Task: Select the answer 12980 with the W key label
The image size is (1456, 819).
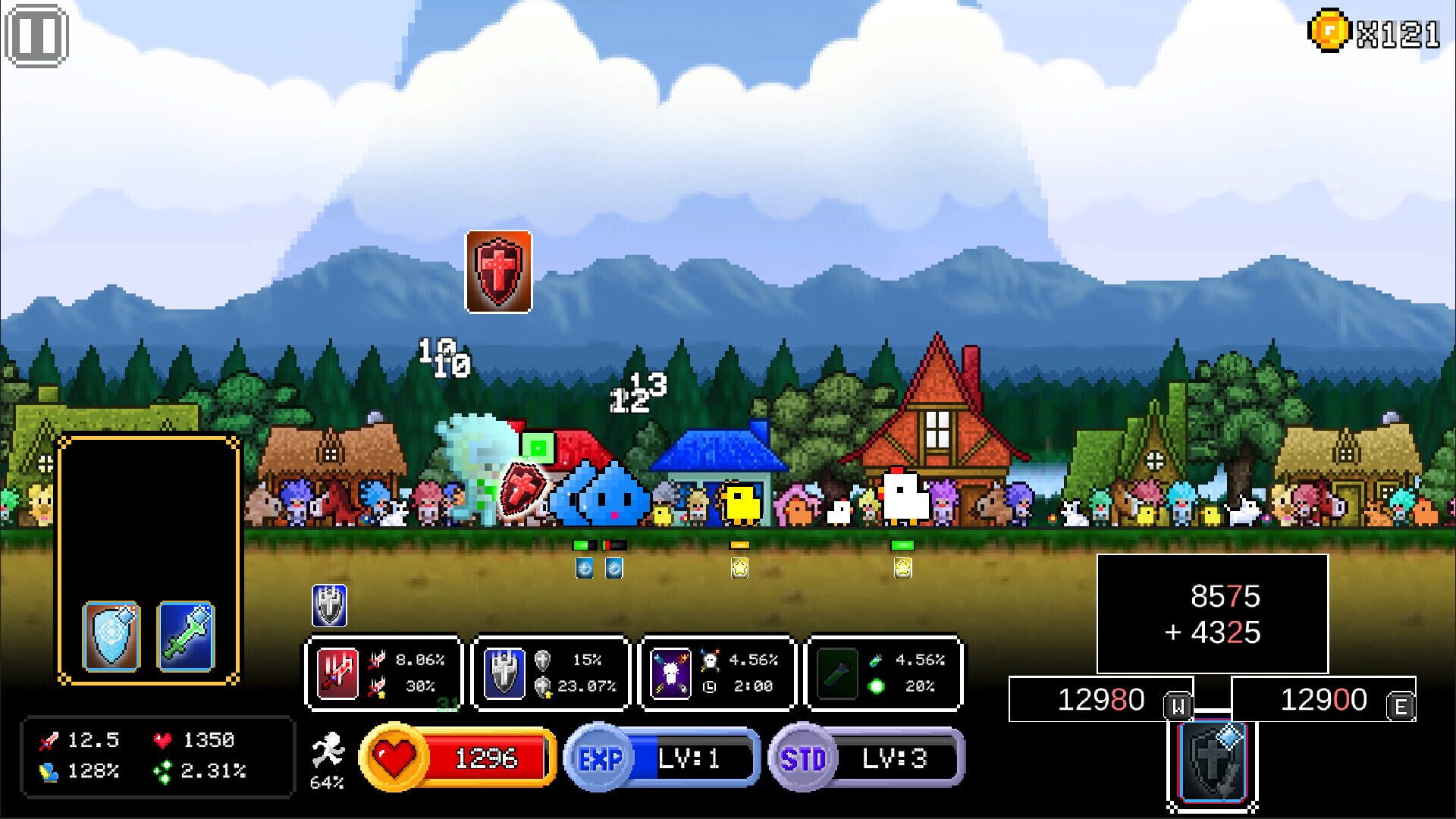Action: (1100, 701)
